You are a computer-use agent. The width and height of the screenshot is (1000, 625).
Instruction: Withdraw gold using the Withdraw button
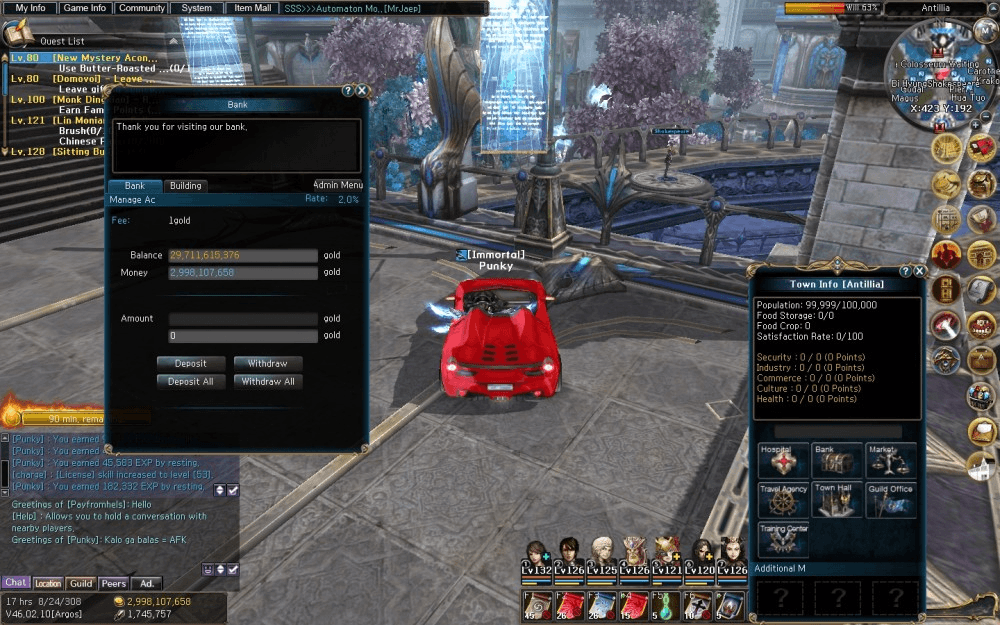(268, 364)
